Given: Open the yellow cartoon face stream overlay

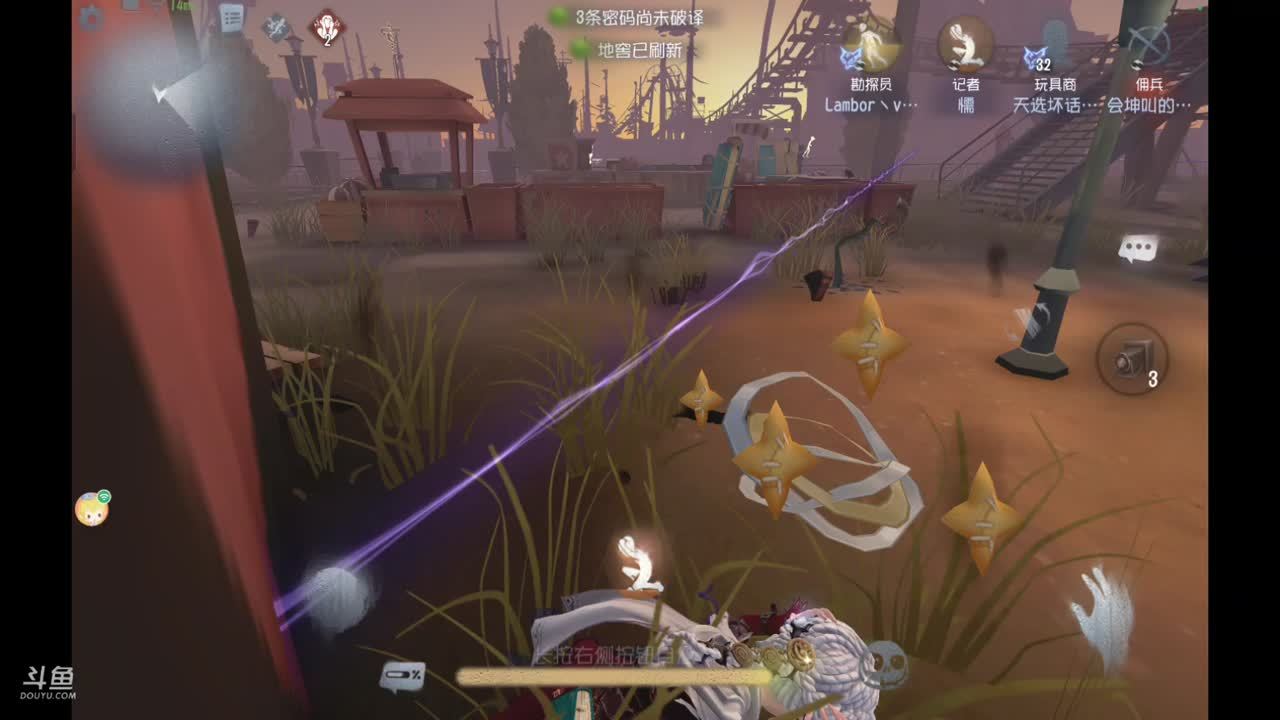Looking at the screenshot, I should 92,509.
